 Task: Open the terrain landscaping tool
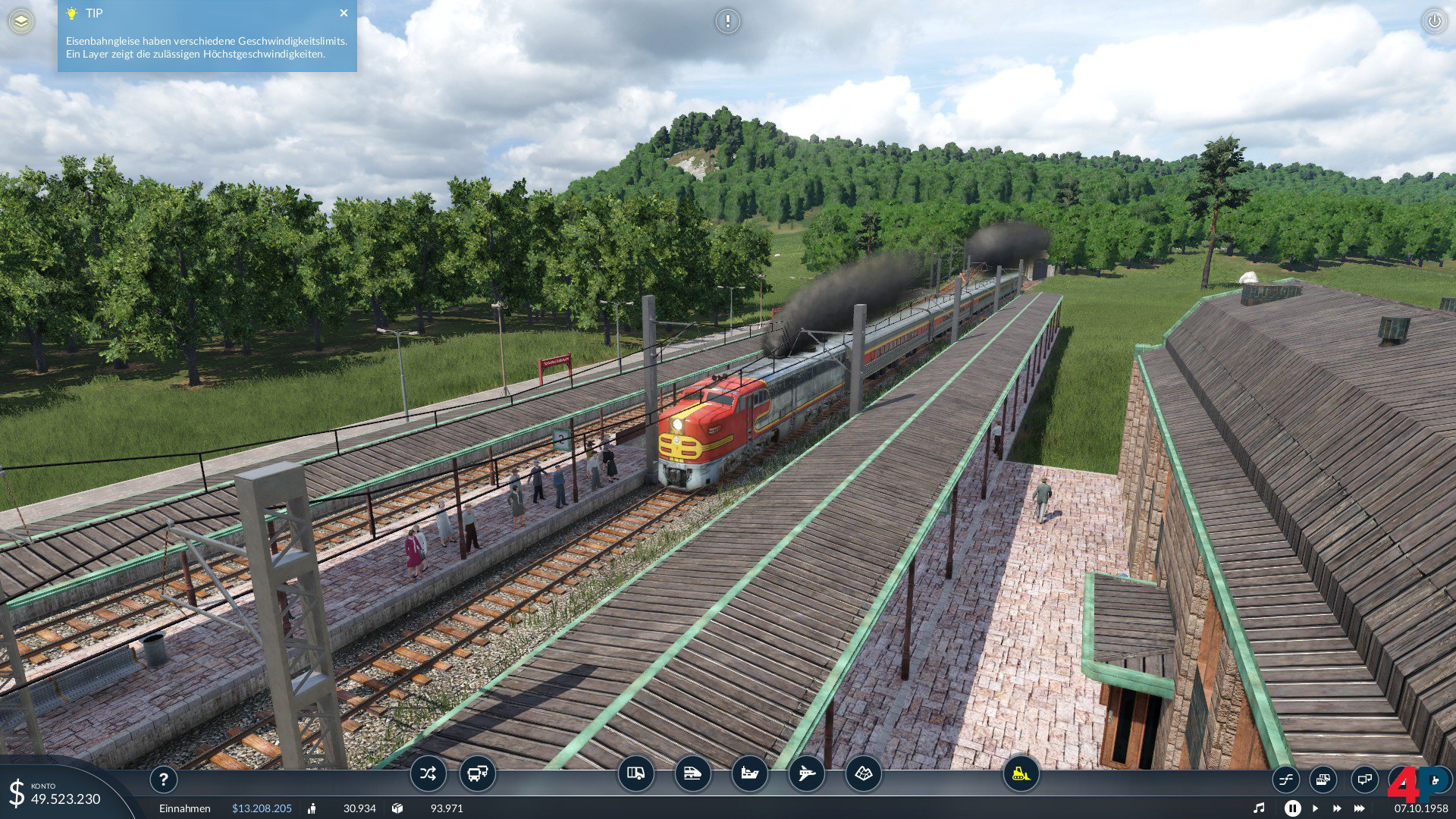[864, 773]
